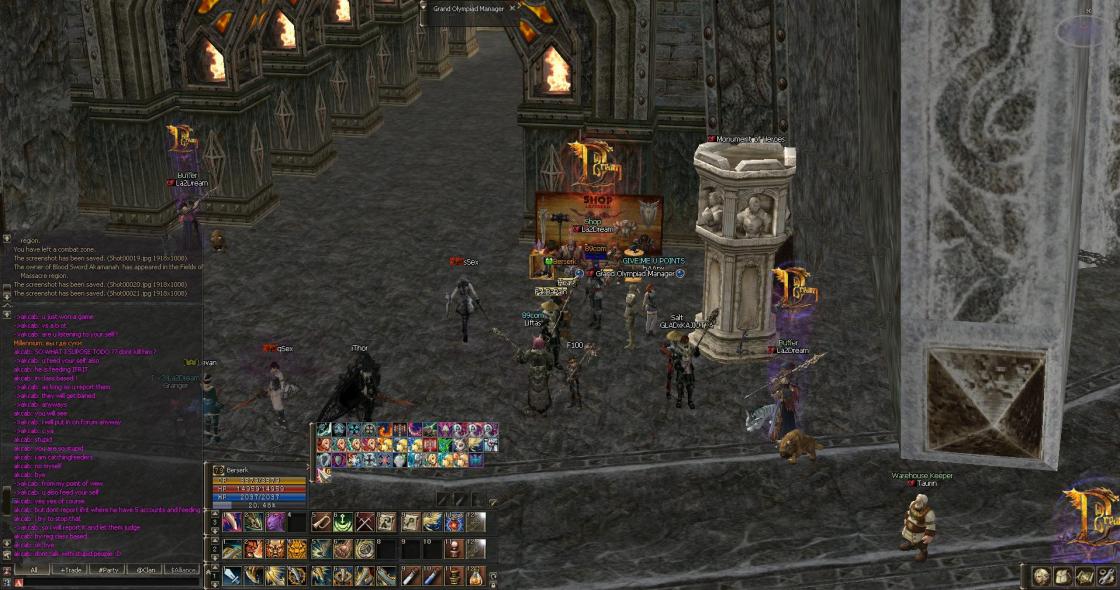Select the Grand Olympiad Manager target bar
Image resolution: width=1120 pixels, height=590 pixels.
pyautogui.click(x=470, y=8)
